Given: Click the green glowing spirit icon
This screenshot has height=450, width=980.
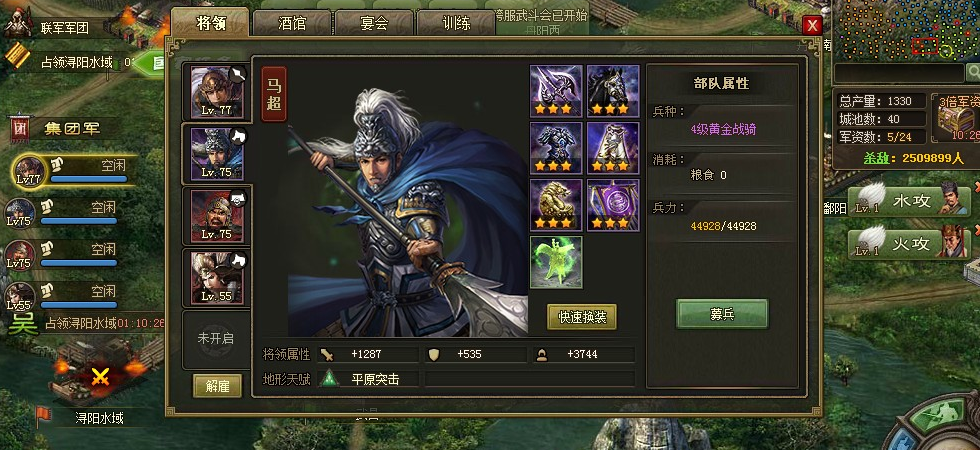Looking at the screenshot, I should [556, 262].
